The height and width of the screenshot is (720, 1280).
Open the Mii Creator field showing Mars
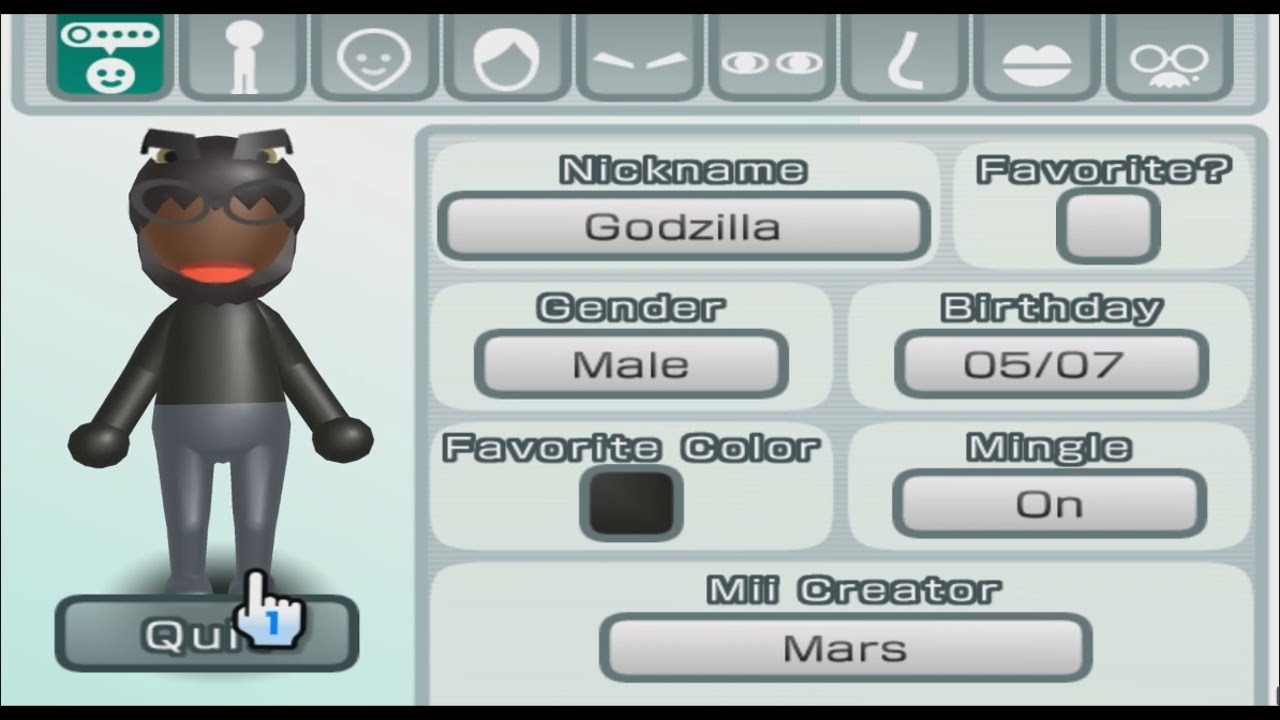[x=845, y=647]
